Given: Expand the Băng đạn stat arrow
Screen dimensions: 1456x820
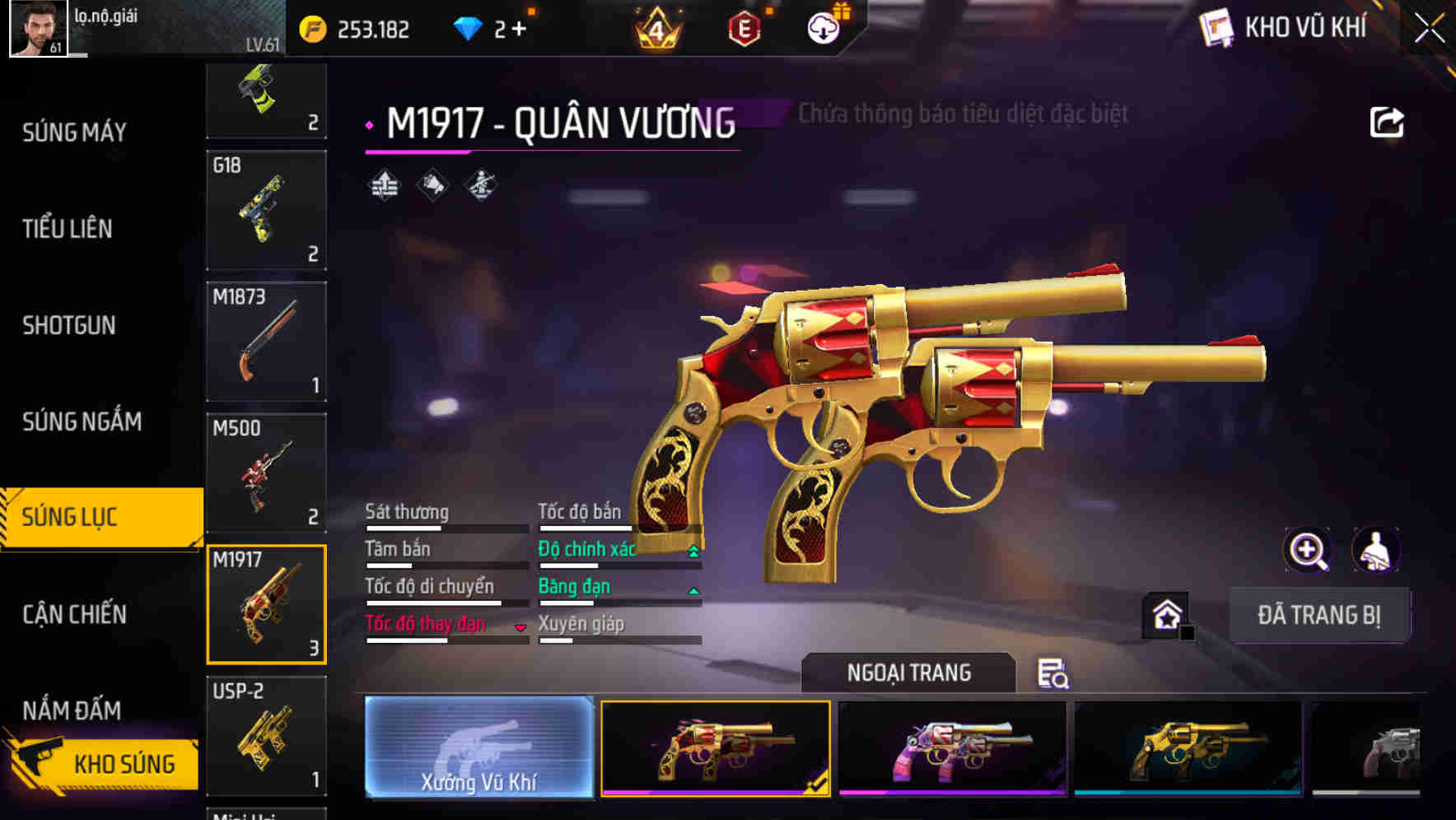Looking at the screenshot, I should tap(692, 589).
